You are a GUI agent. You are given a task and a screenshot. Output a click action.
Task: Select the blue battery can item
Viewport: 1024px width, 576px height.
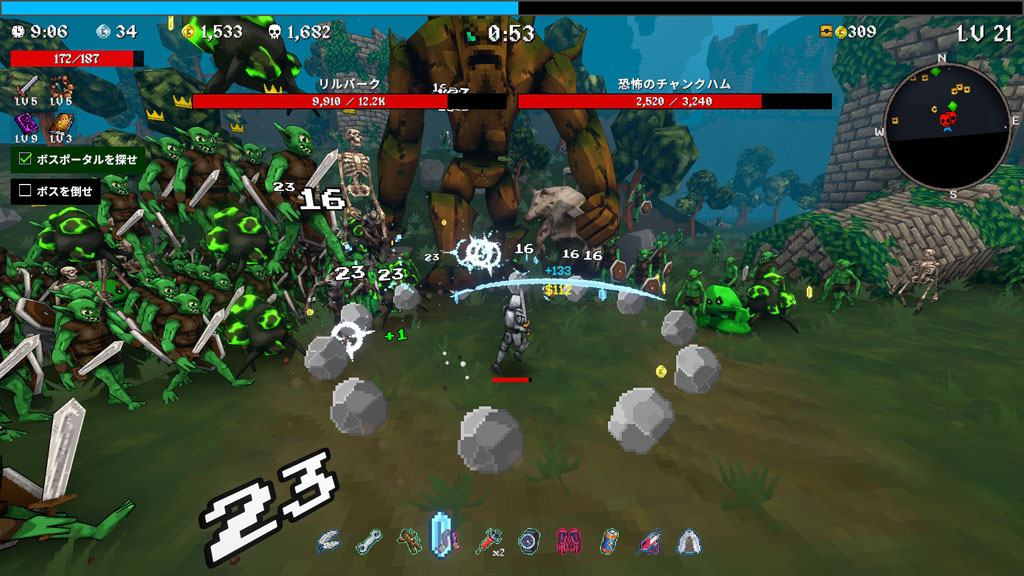pyautogui.click(x=608, y=541)
